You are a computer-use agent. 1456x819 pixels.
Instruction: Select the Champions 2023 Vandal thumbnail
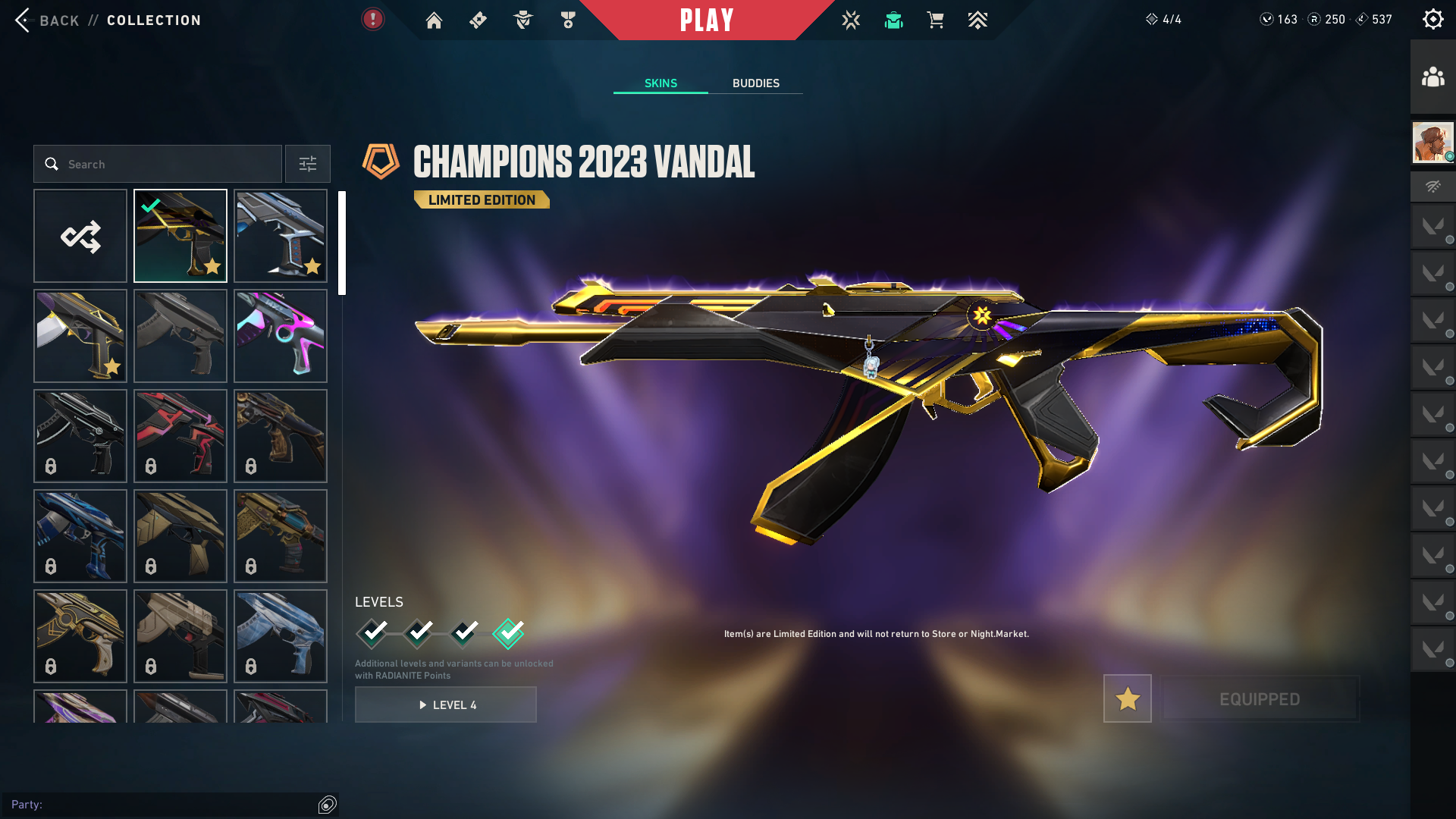click(x=180, y=236)
